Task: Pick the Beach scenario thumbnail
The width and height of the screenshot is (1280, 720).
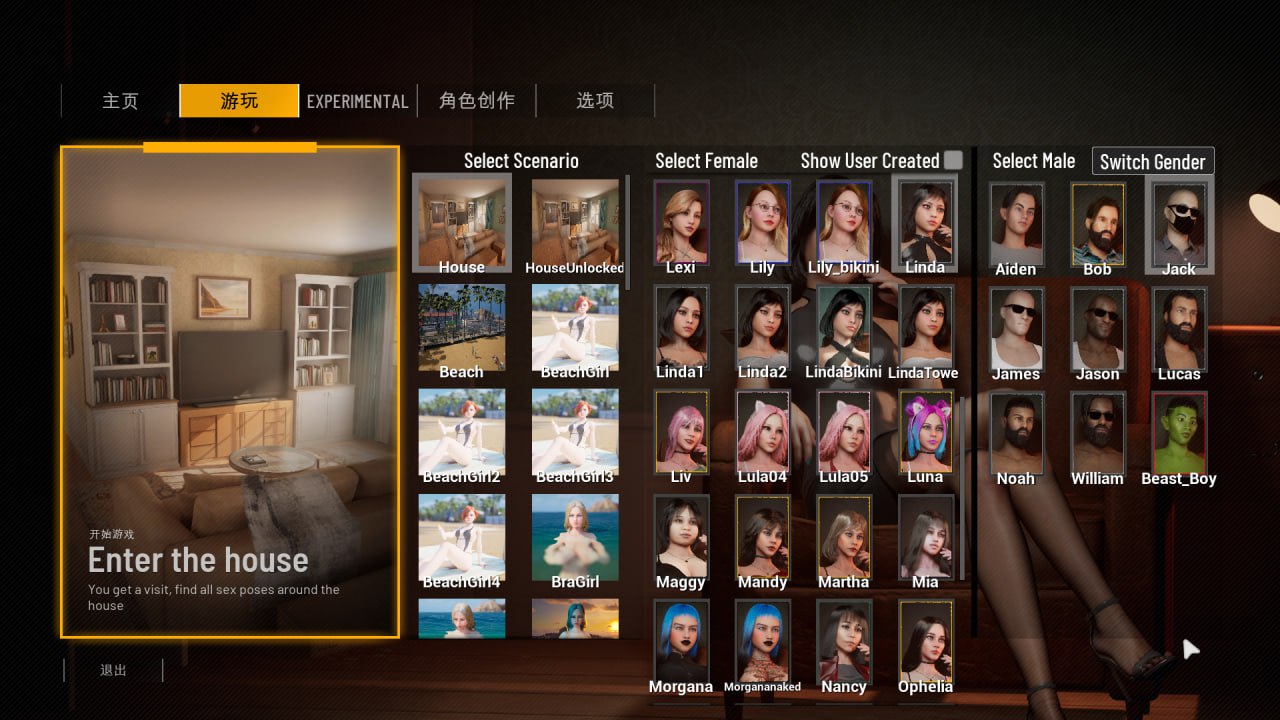Action: 462,328
